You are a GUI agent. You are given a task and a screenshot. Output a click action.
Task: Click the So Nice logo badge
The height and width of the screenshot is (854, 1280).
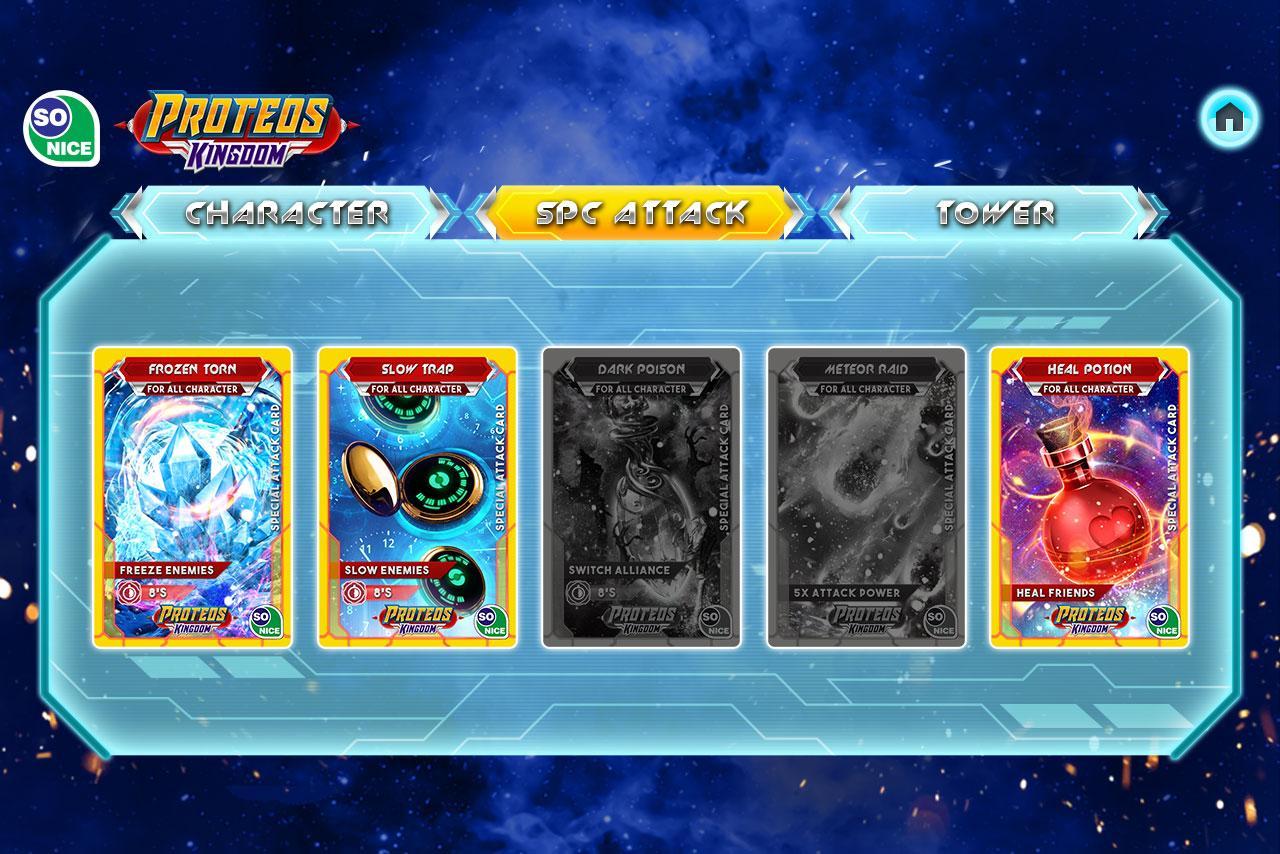(62, 130)
